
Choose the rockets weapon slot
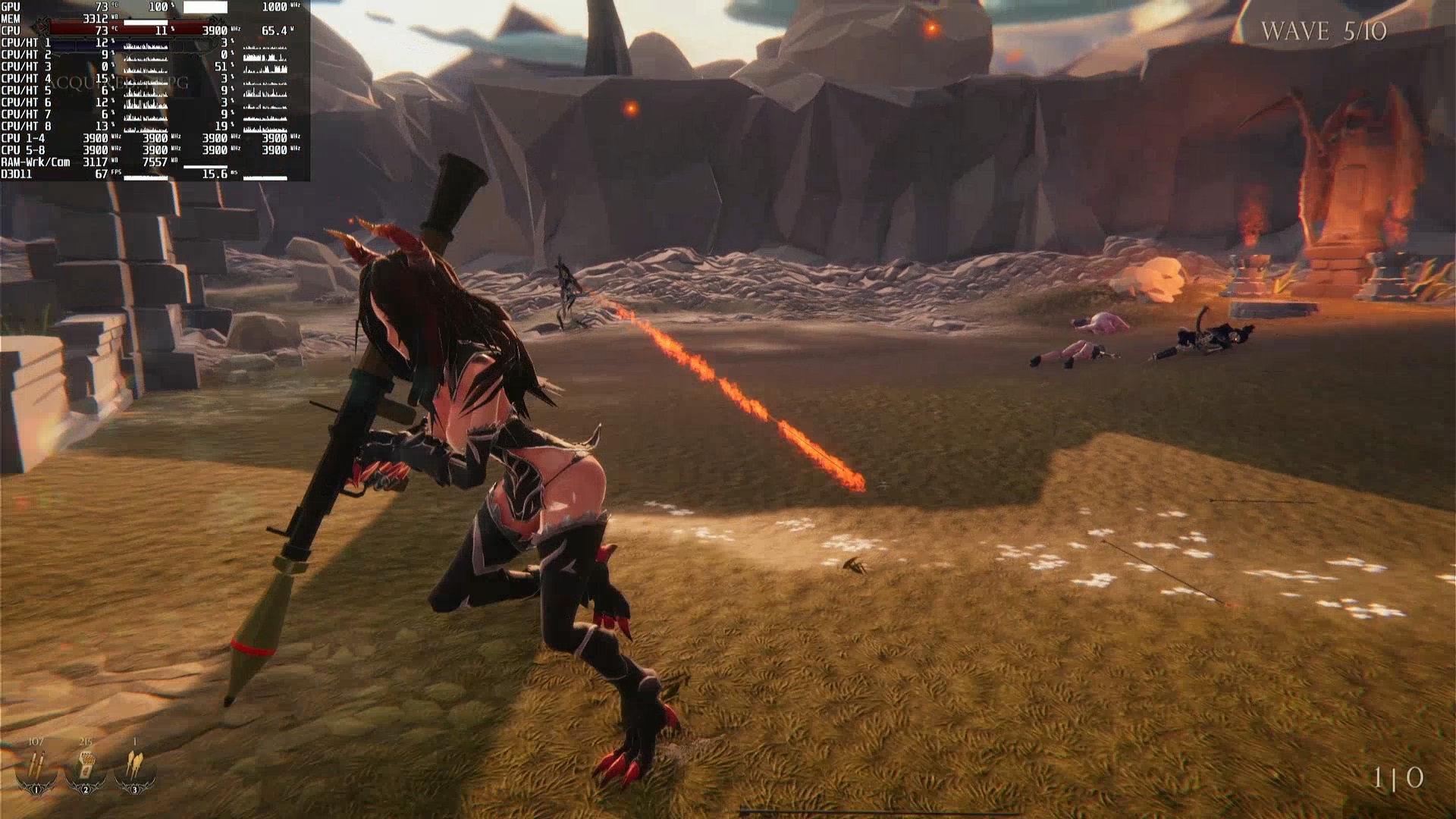click(135, 767)
